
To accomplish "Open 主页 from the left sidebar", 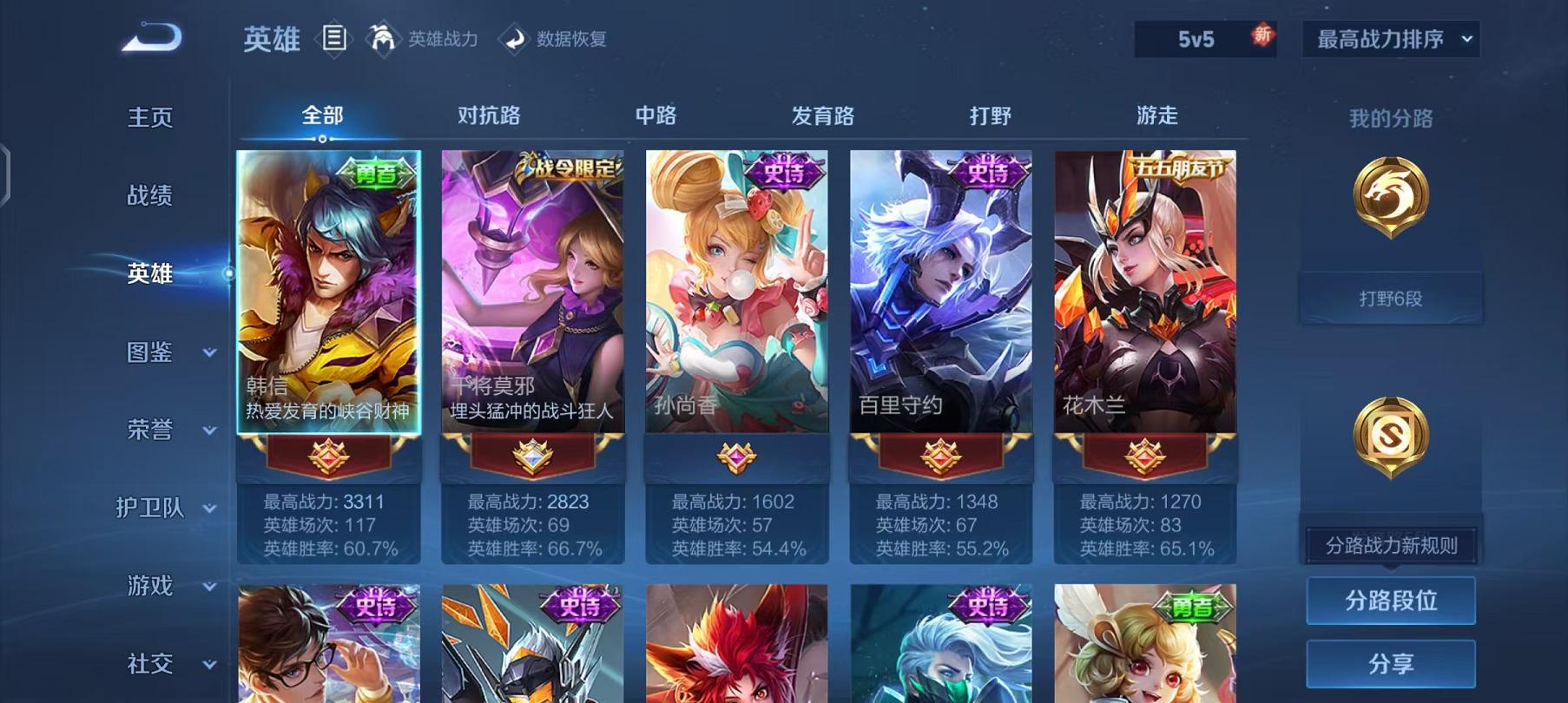I will 150,117.
